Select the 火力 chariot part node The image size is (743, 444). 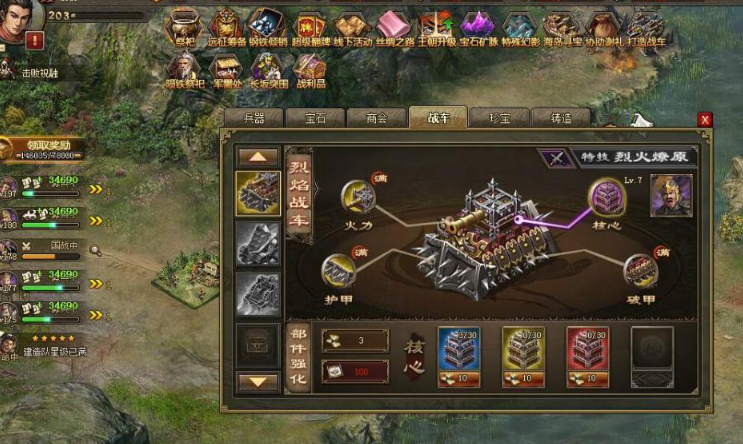coord(357,197)
